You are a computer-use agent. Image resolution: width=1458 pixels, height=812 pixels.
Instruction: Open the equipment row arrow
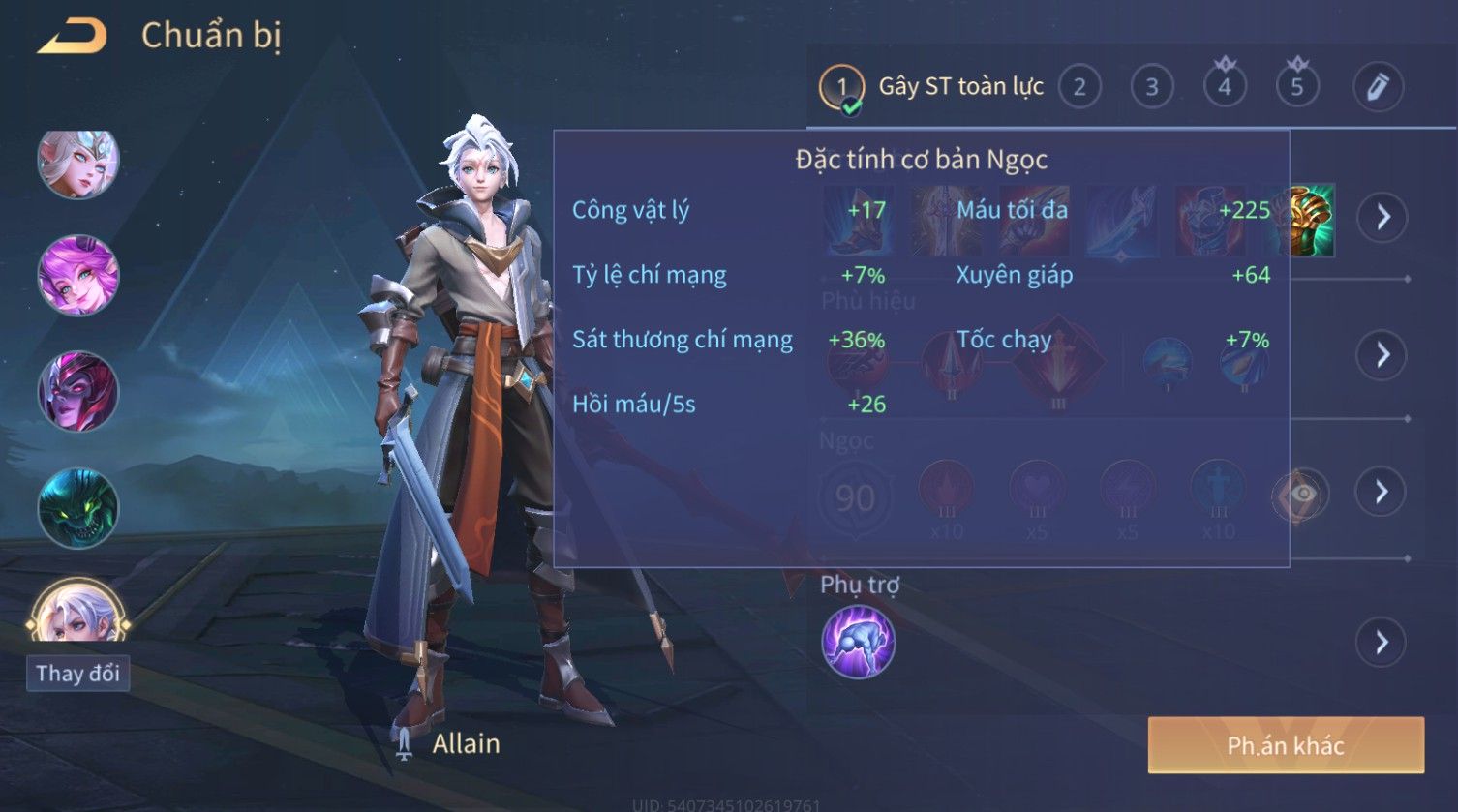[x=1382, y=217]
